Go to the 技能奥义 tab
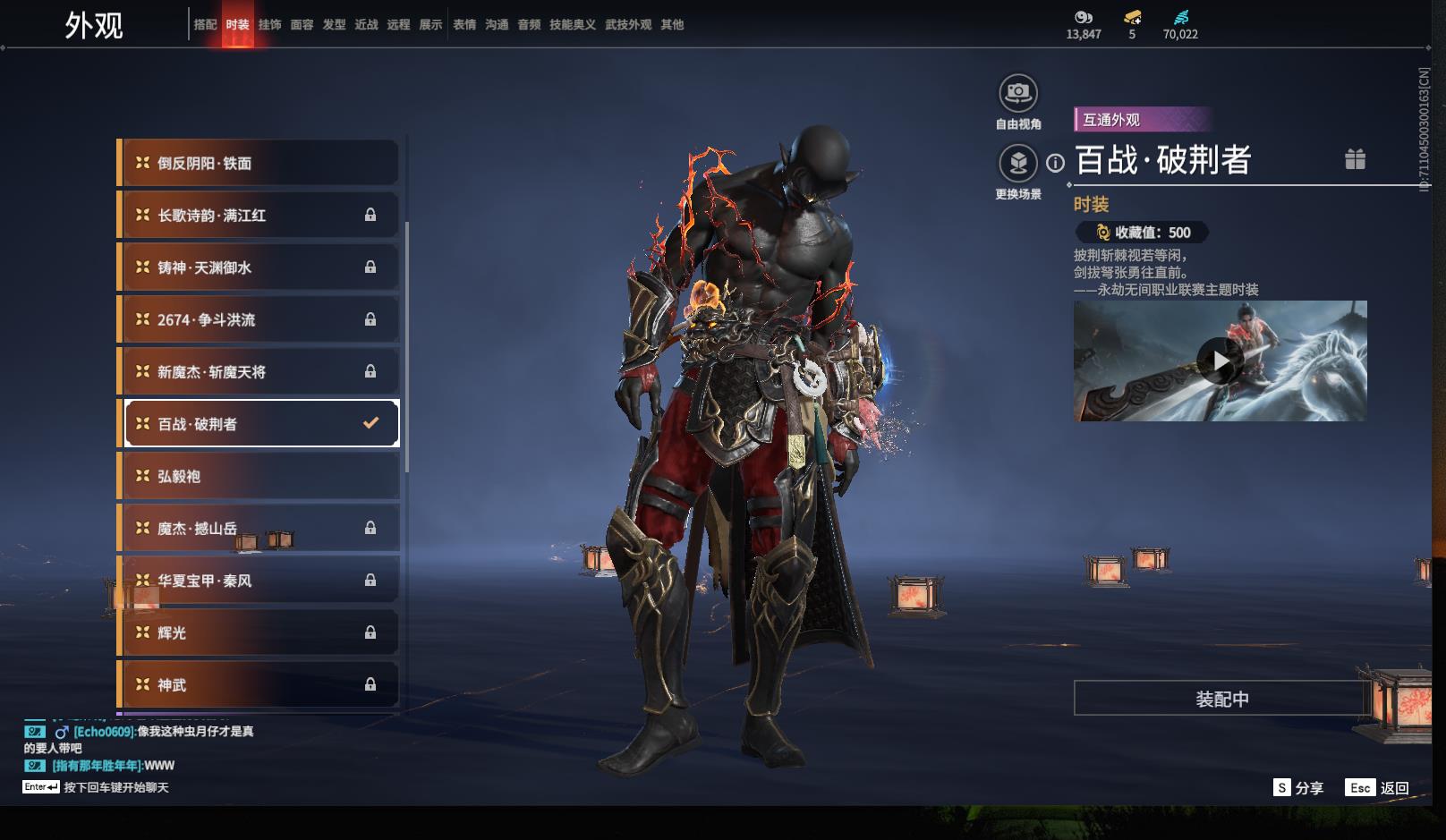 572,25
